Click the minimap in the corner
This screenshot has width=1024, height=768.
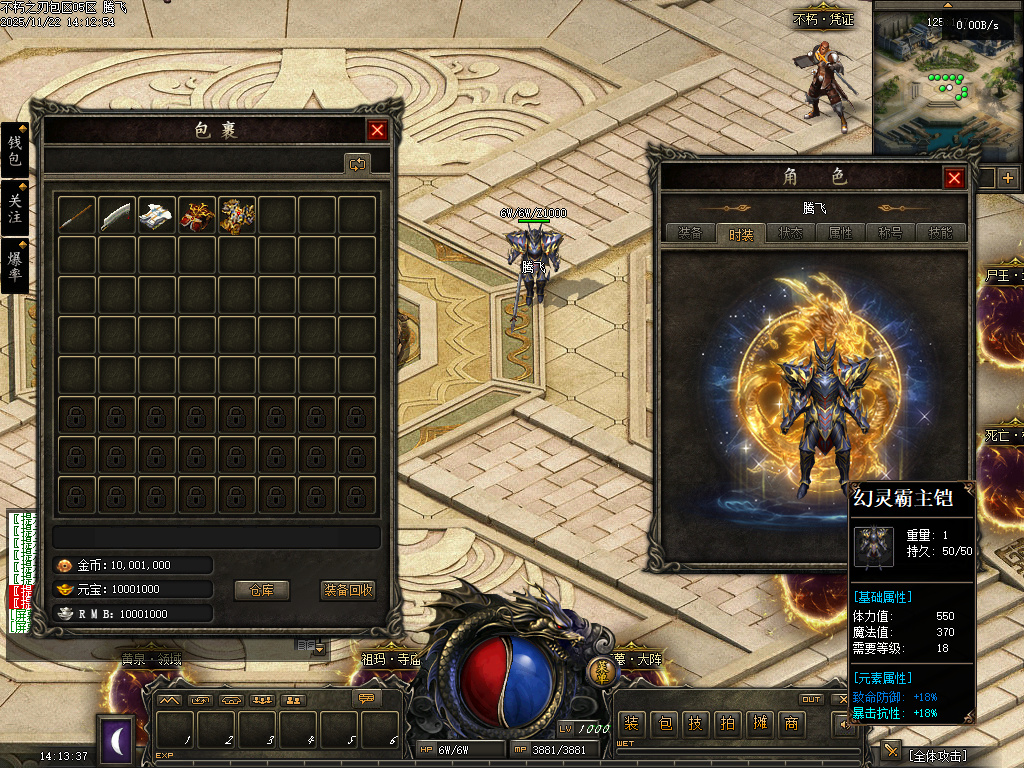[x=947, y=85]
